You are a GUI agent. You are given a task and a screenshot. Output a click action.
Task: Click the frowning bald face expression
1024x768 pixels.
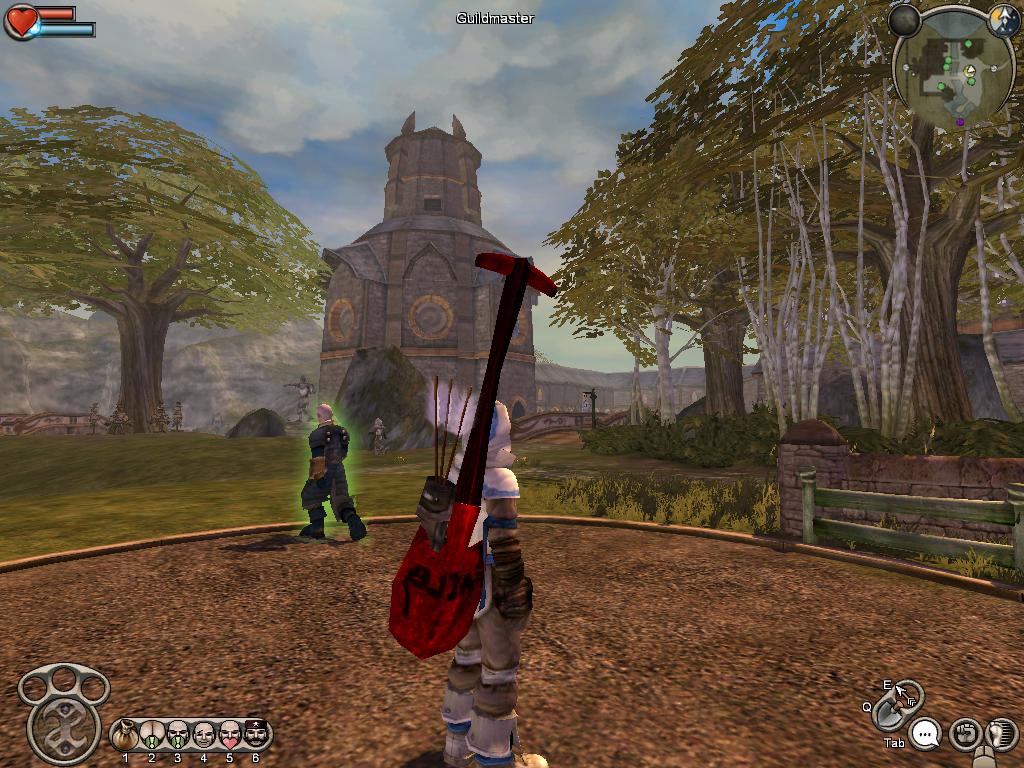pyautogui.click(x=204, y=736)
